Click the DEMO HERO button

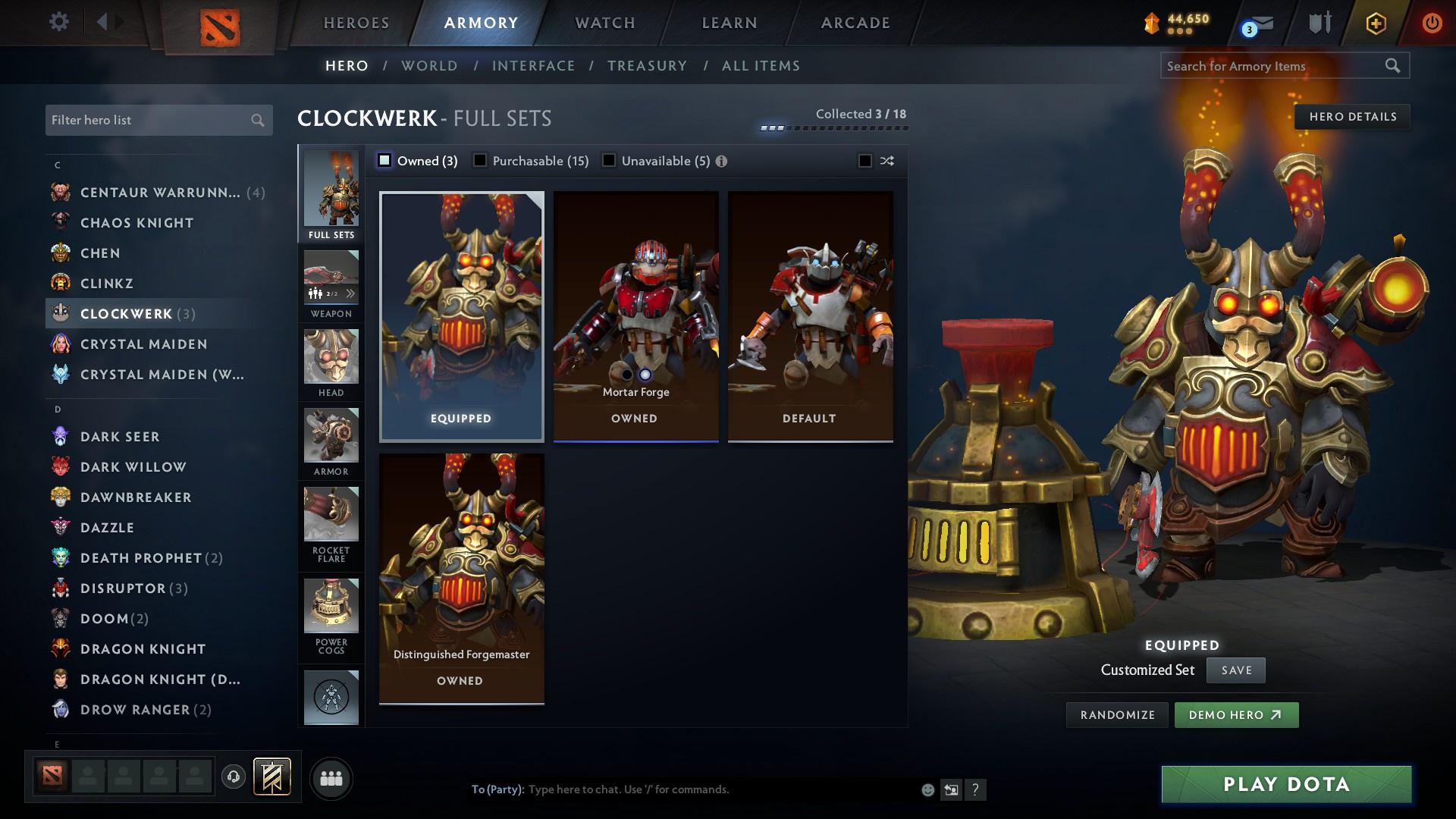1236,714
